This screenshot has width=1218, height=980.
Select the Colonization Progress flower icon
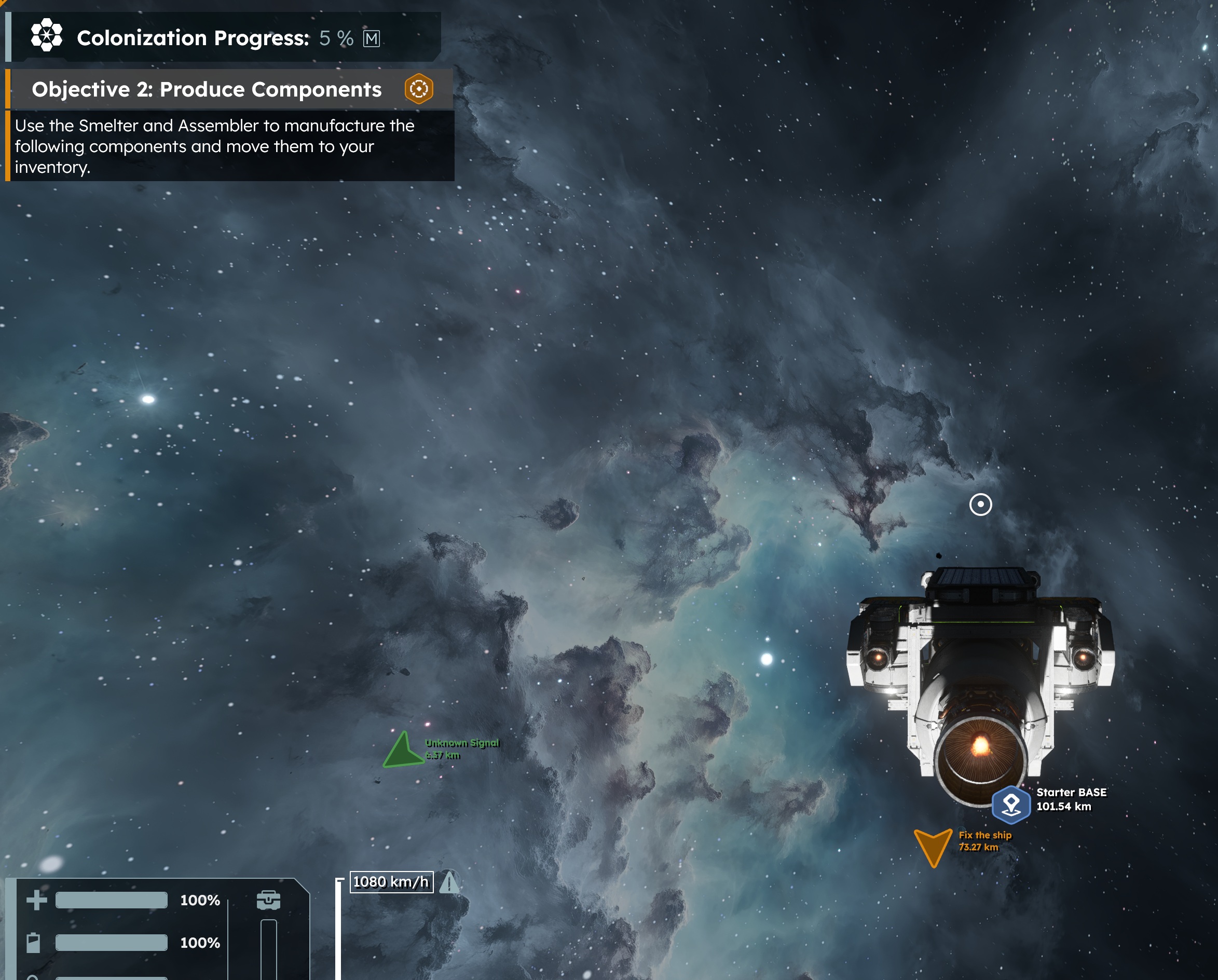(46, 36)
